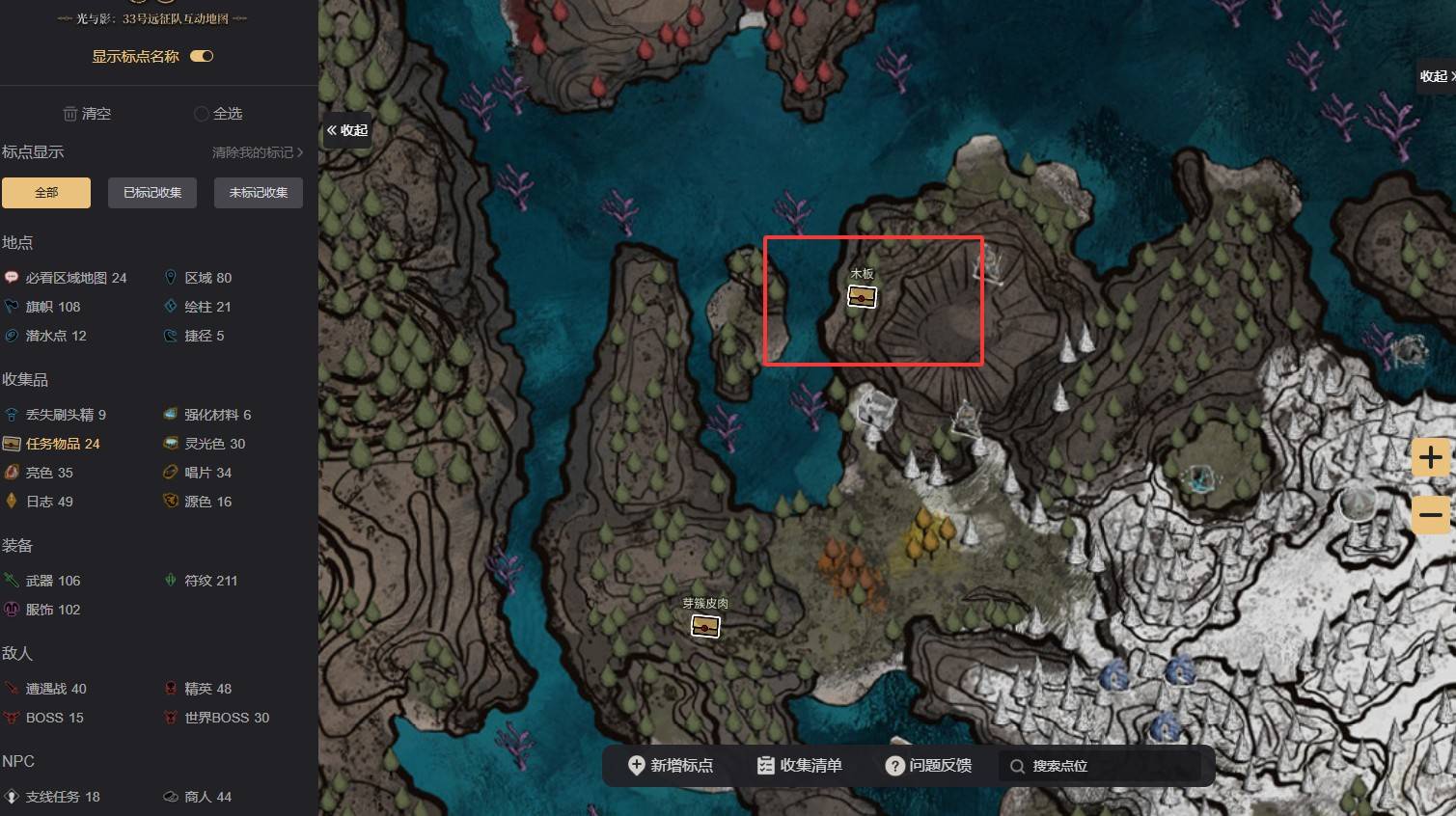Click the 搜索点位 search field
1456x816 pixels.
pyautogui.click(x=1100, y=766)
